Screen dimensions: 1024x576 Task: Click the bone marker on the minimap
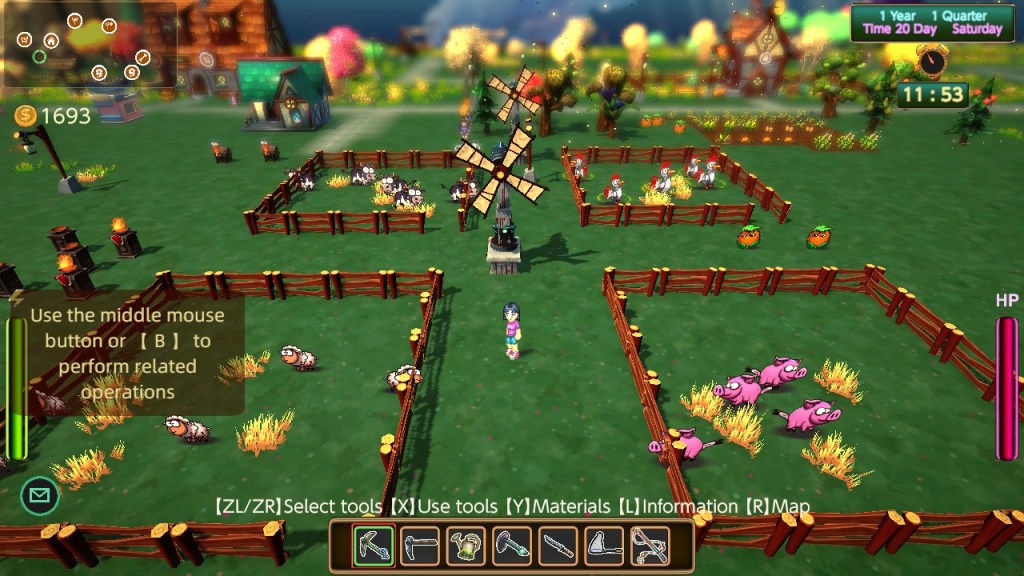(x=143, y=57)
